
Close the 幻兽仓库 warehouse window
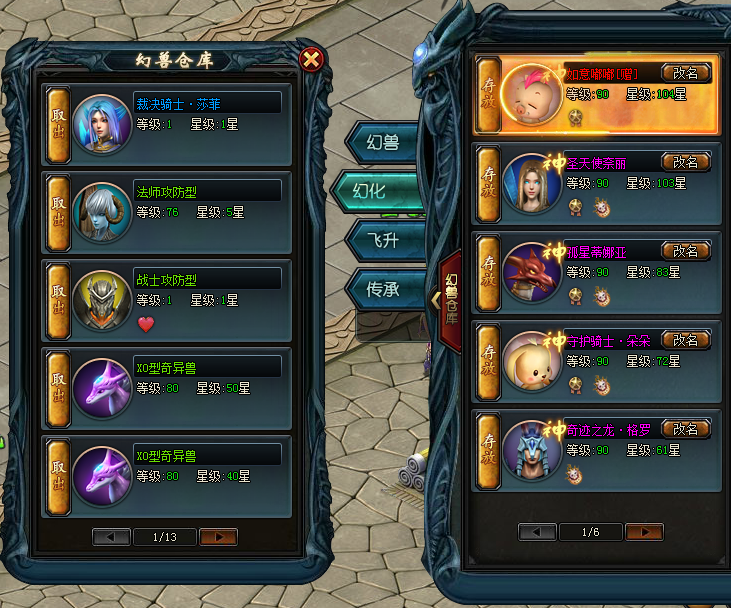[311, 59]
